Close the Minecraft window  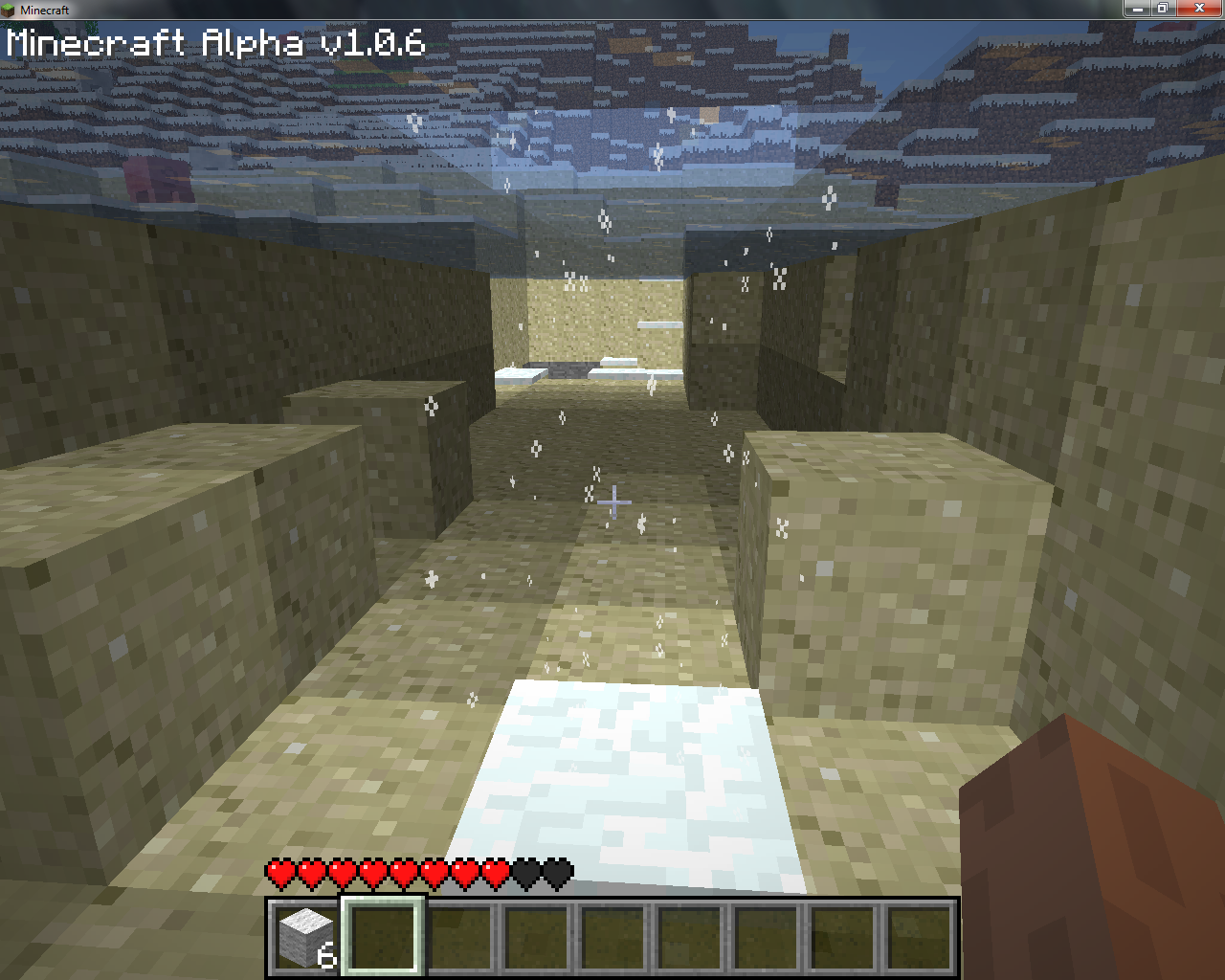pos(1199,9)
